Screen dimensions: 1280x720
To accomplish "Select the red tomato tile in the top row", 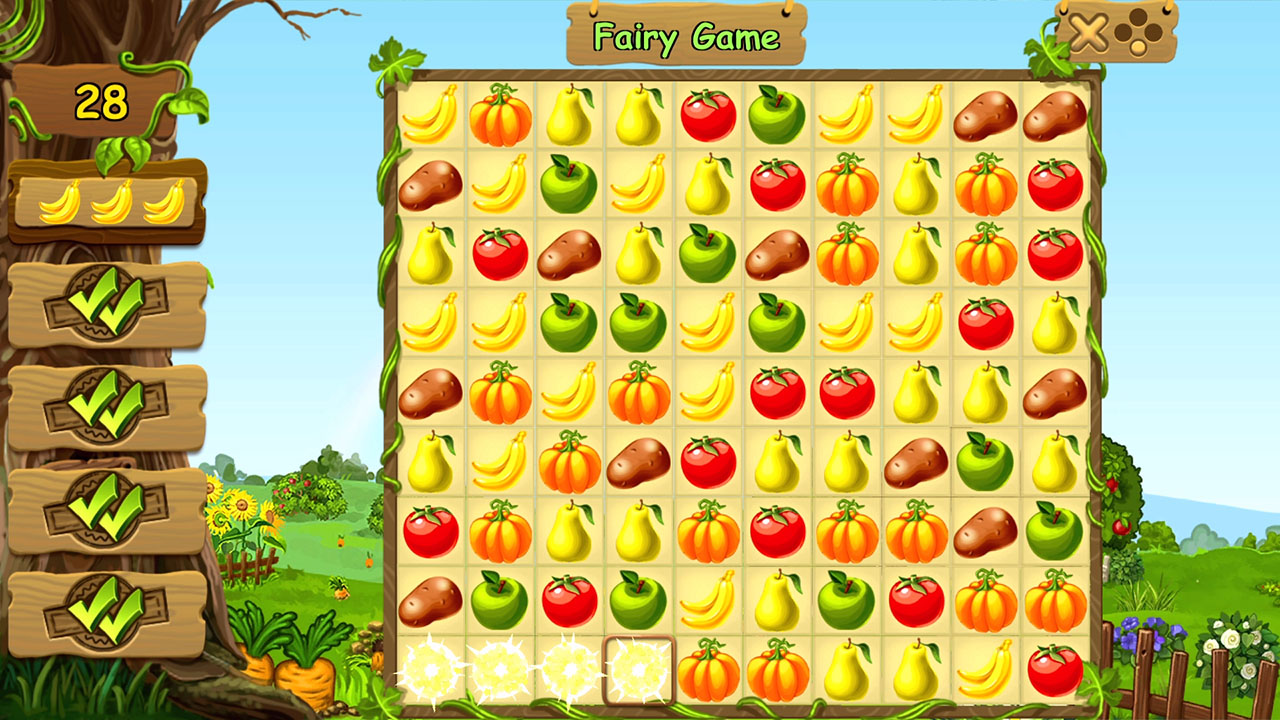I will click(708, 115).
